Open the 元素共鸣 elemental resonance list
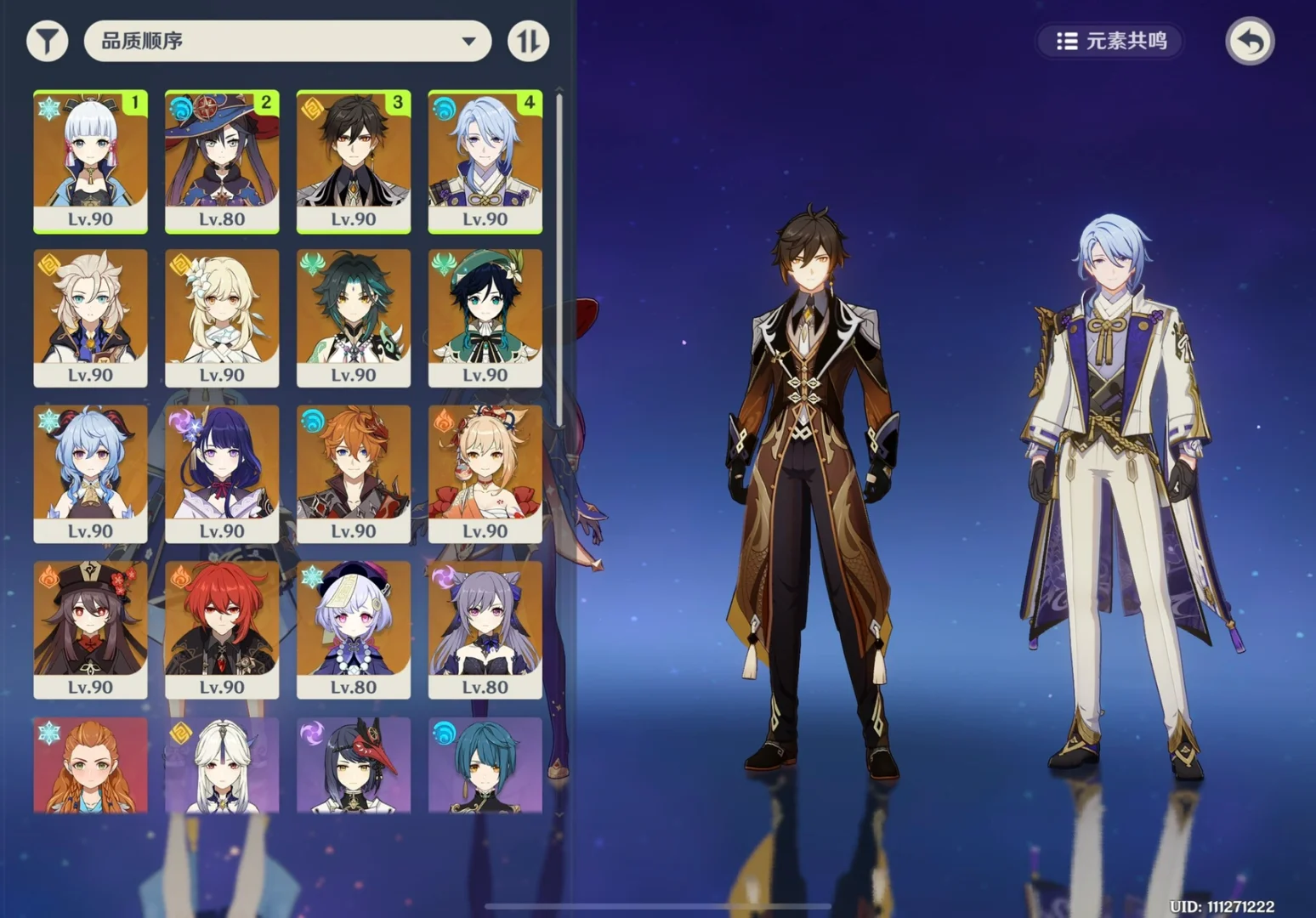The width and height of the screenshot is (1316, 918). point(1110,41)
